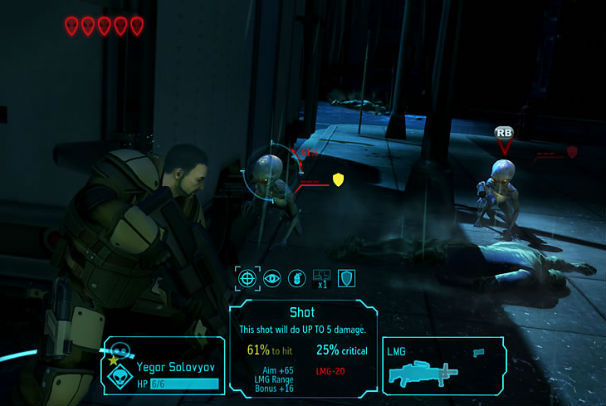Choose the grenade ability icon

296,278
